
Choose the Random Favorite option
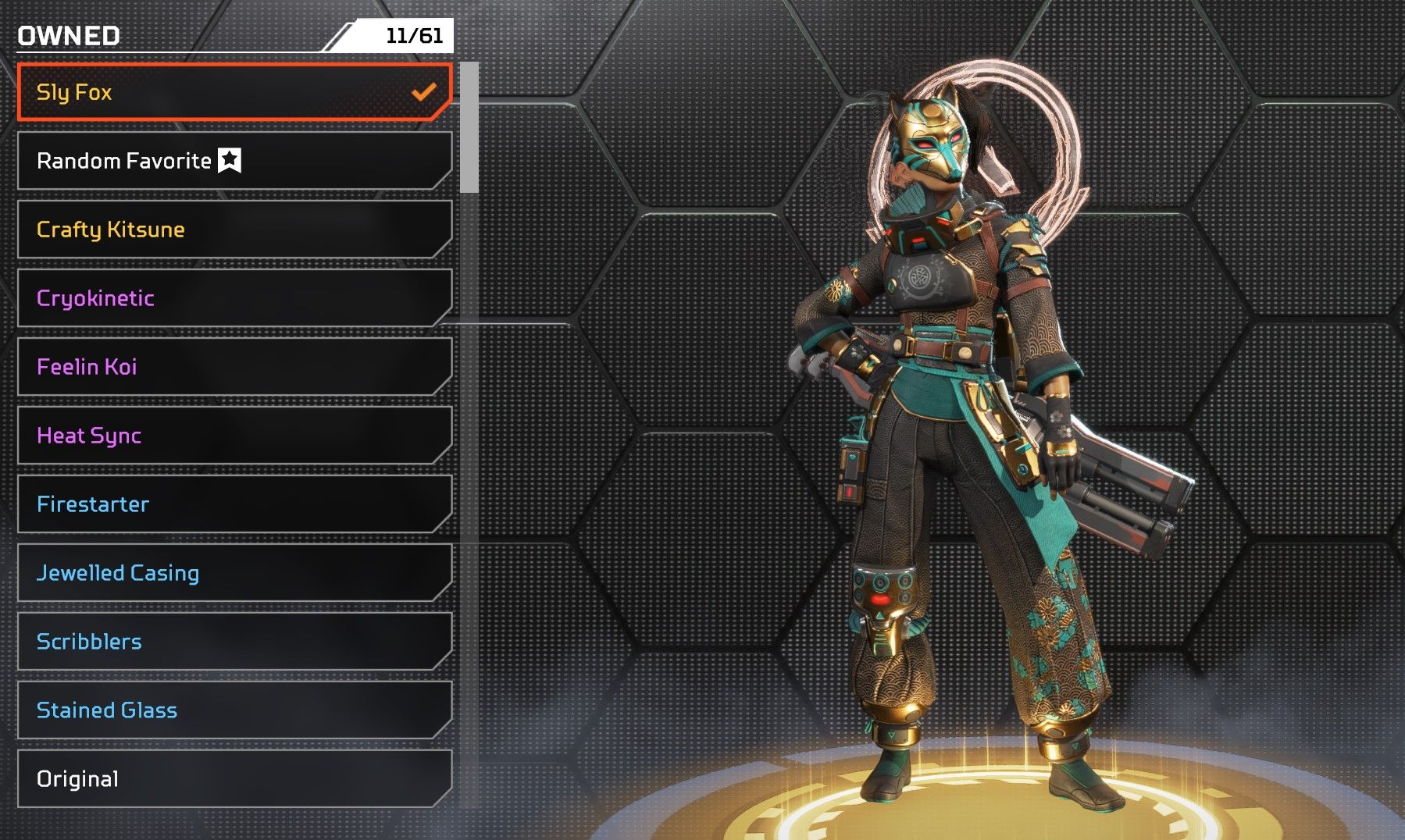click(x=234, y=161)
